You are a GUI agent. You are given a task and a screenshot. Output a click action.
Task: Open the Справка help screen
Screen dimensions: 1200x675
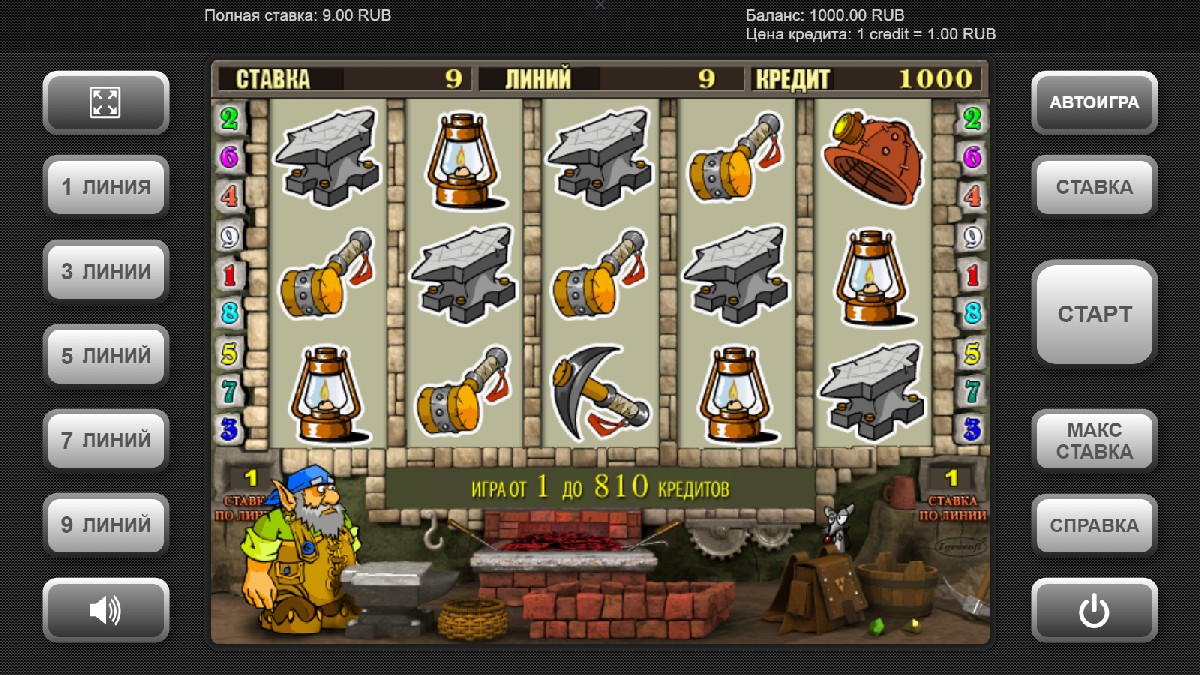pyautogui.click(x=1094, y=525)
